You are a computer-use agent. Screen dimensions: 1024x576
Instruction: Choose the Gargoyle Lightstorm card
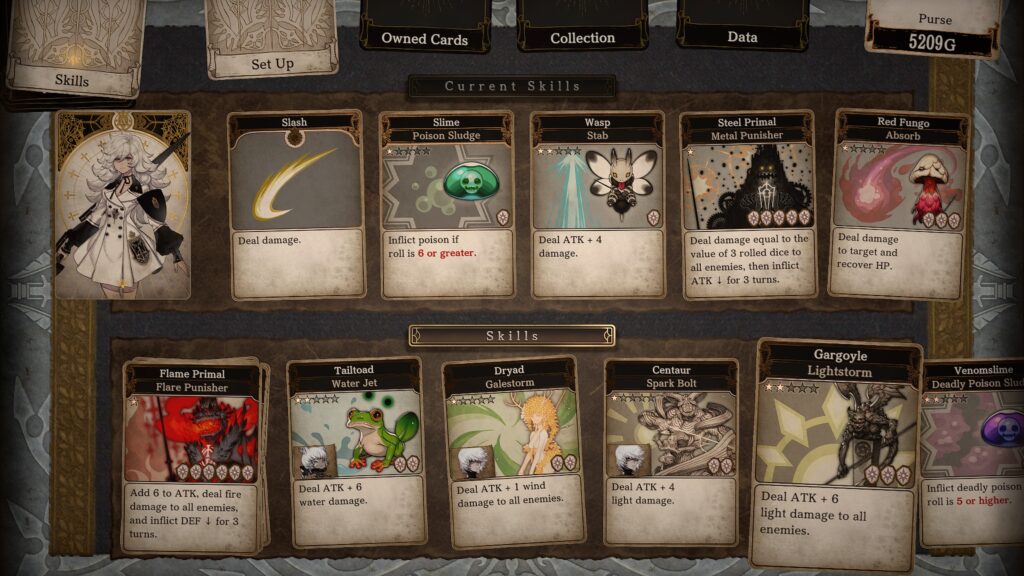(836, 455)
